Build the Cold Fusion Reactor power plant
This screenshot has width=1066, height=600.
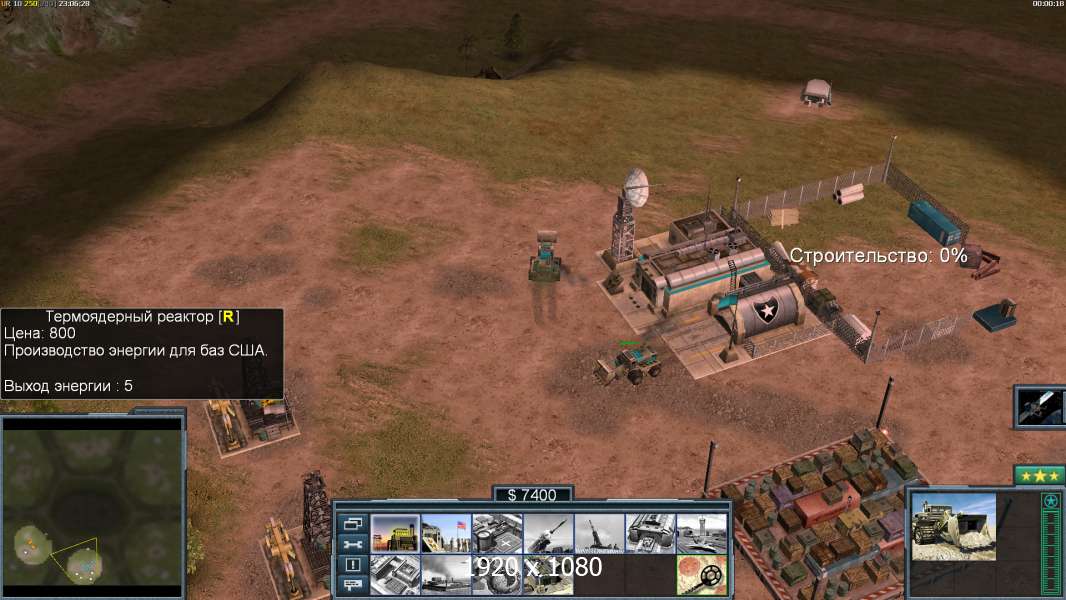tap(395, 534)
